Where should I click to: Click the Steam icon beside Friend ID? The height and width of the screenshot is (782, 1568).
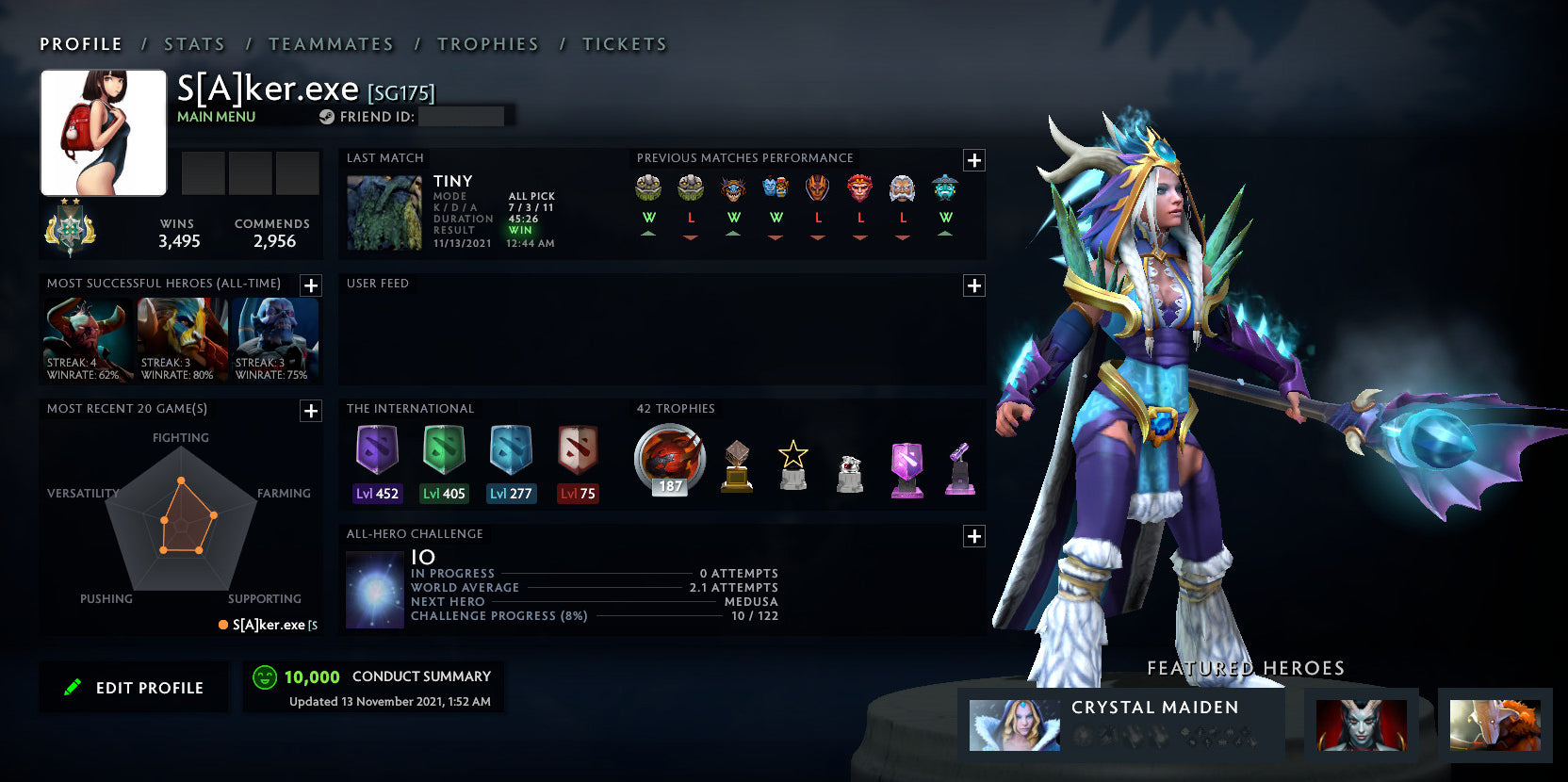click(327, 117)
